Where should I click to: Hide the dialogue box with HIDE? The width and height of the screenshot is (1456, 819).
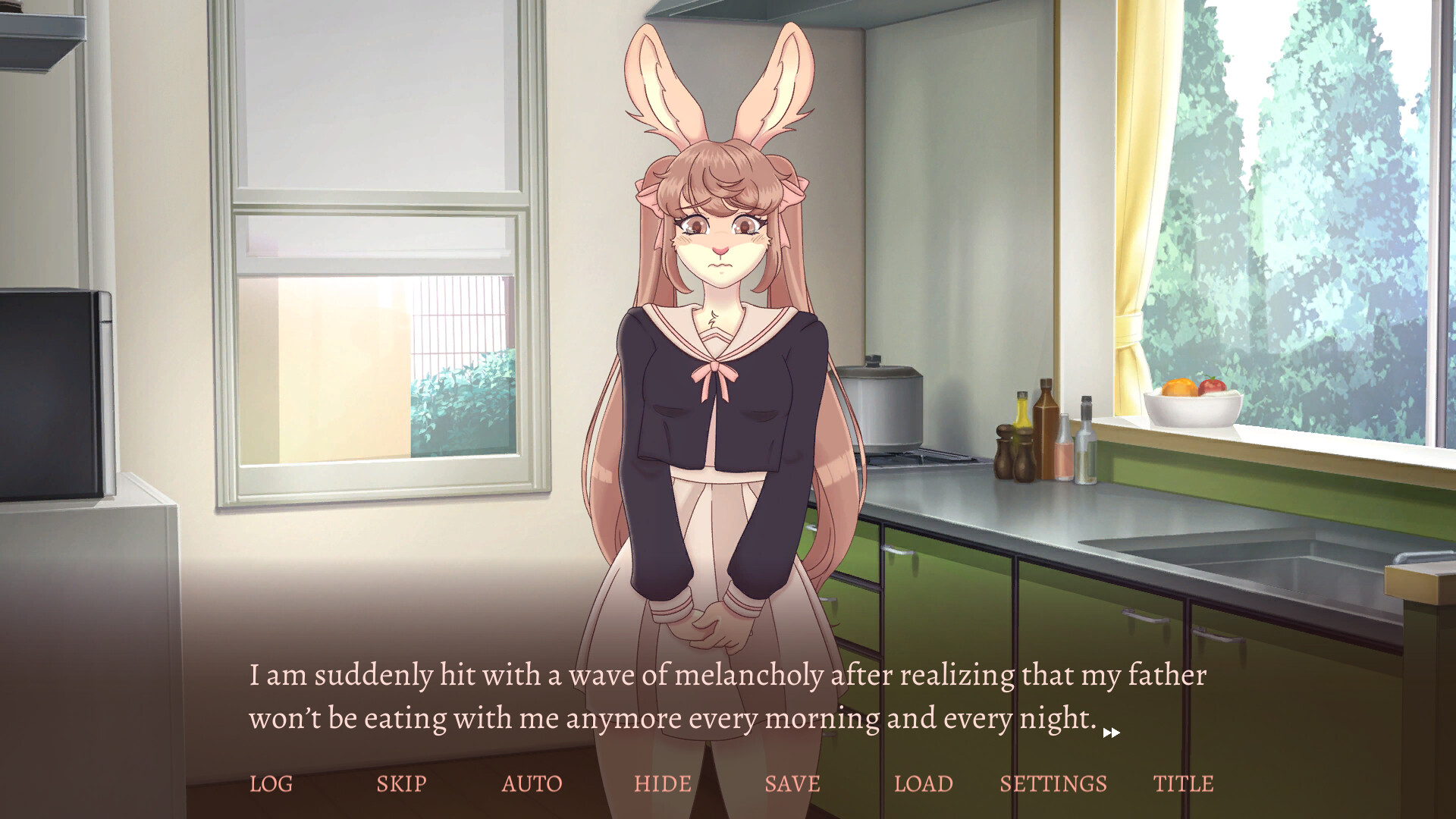coord(663,783)
